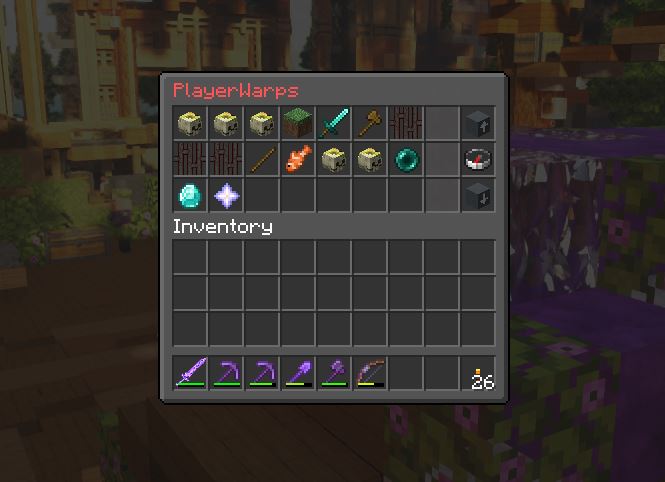The width and height of the screenshot is (665, 482).
Task: Select the enchanted bow in hotbar
Action: 369,375
